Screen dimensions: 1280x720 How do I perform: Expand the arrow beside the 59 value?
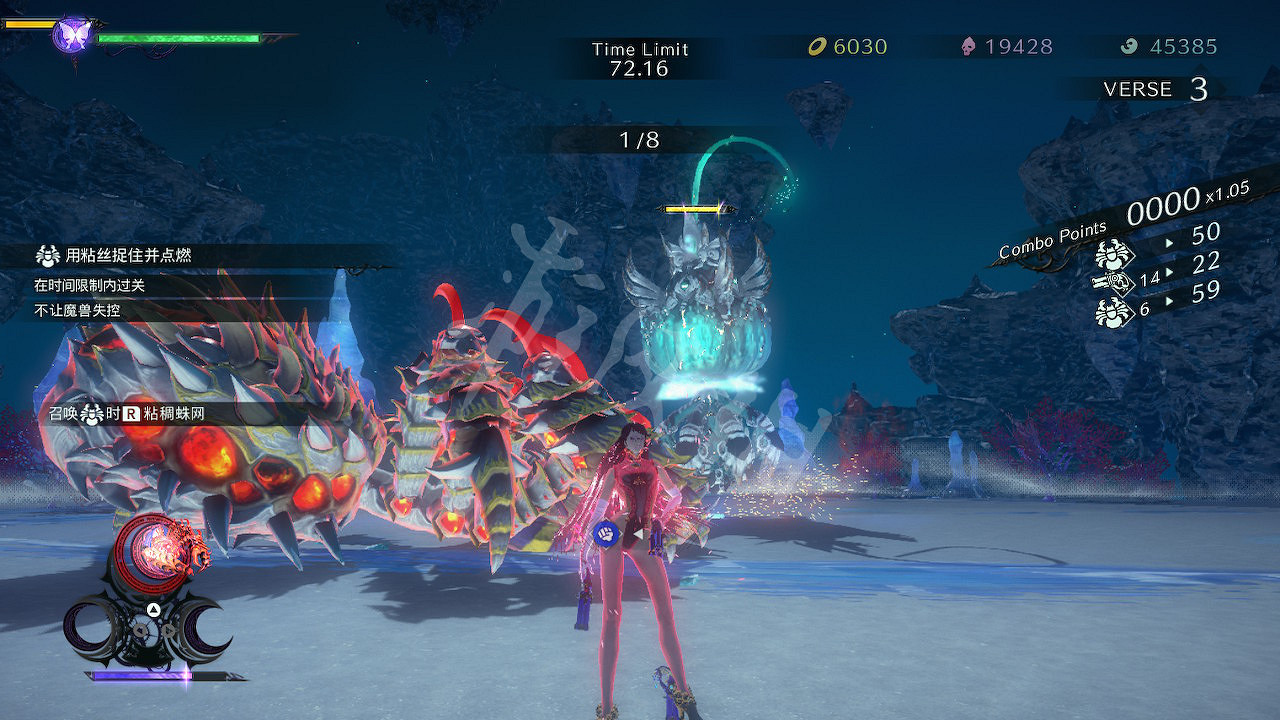click(x=1169, y=299)
